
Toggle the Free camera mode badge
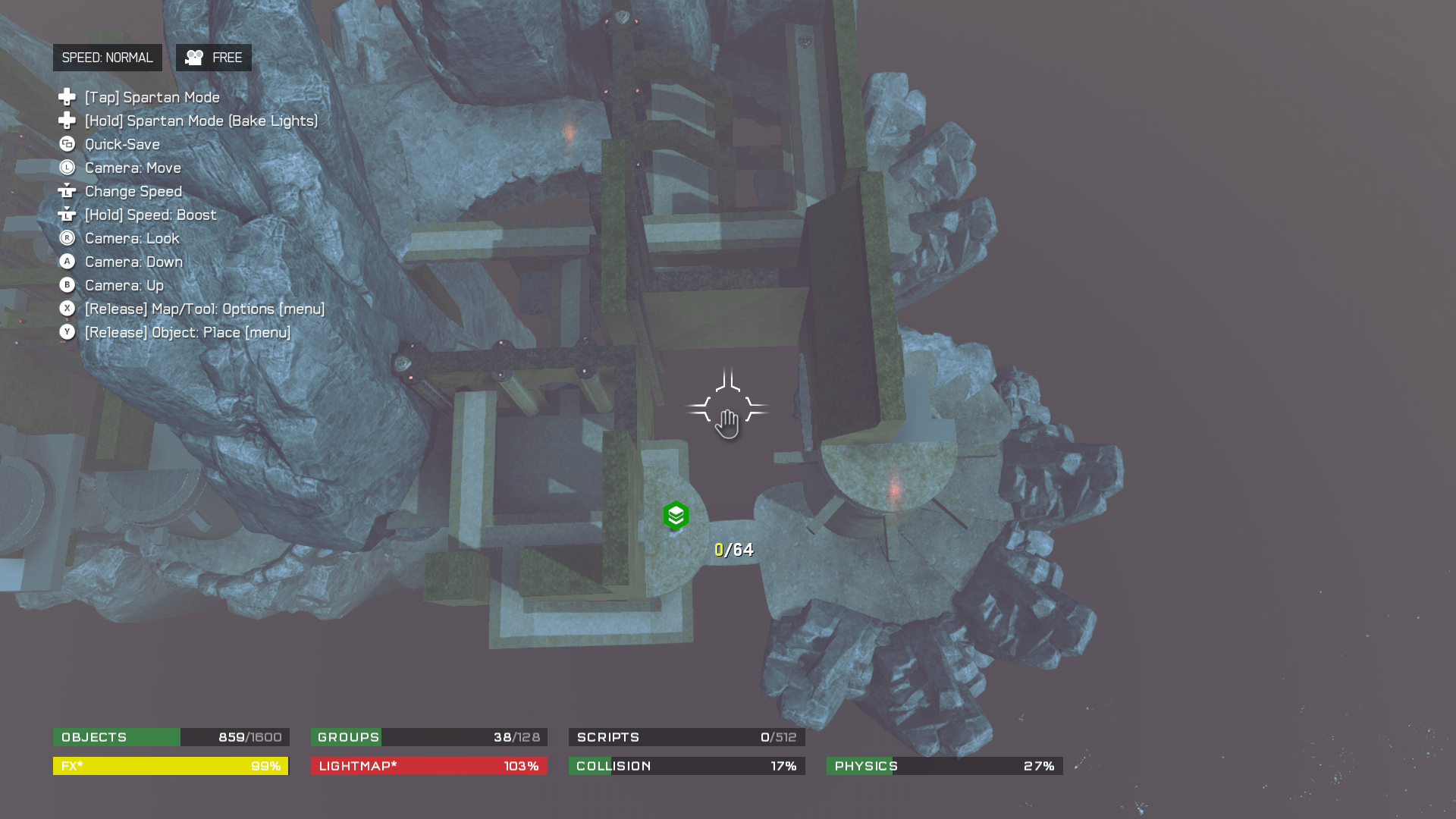click(213, 58)
